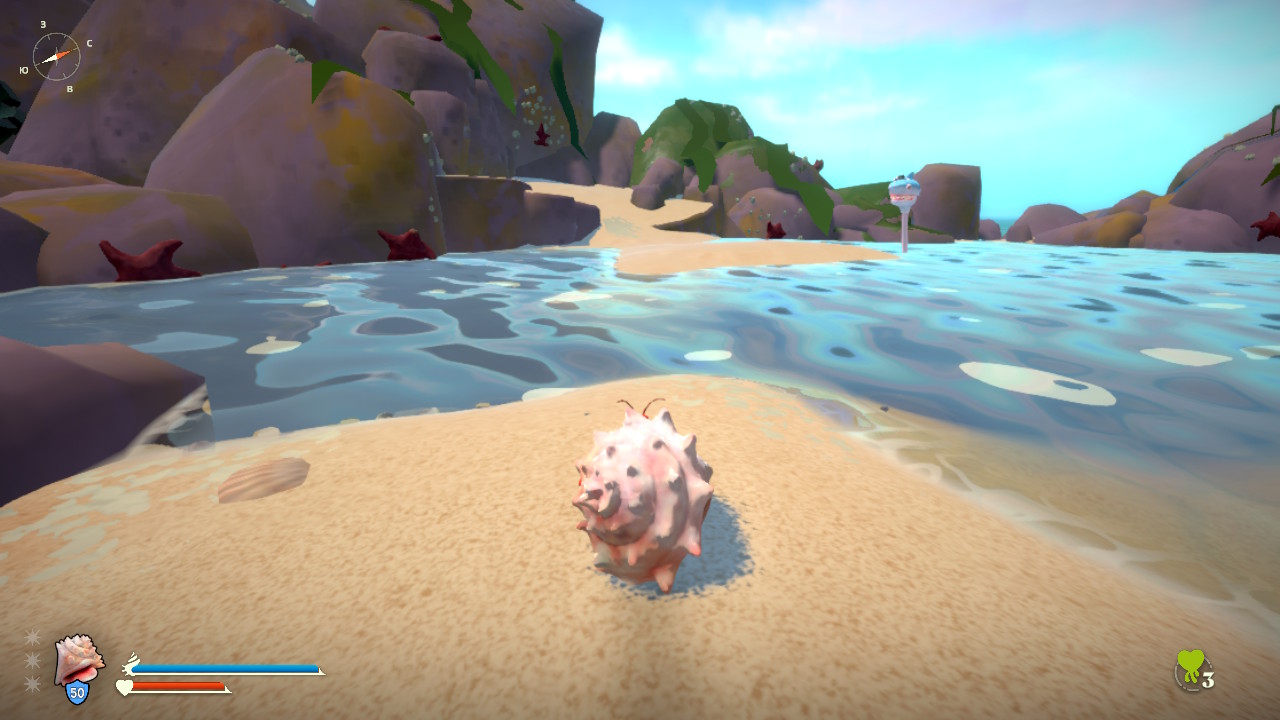Select the equipped spiky shell icon

(78, 658)
